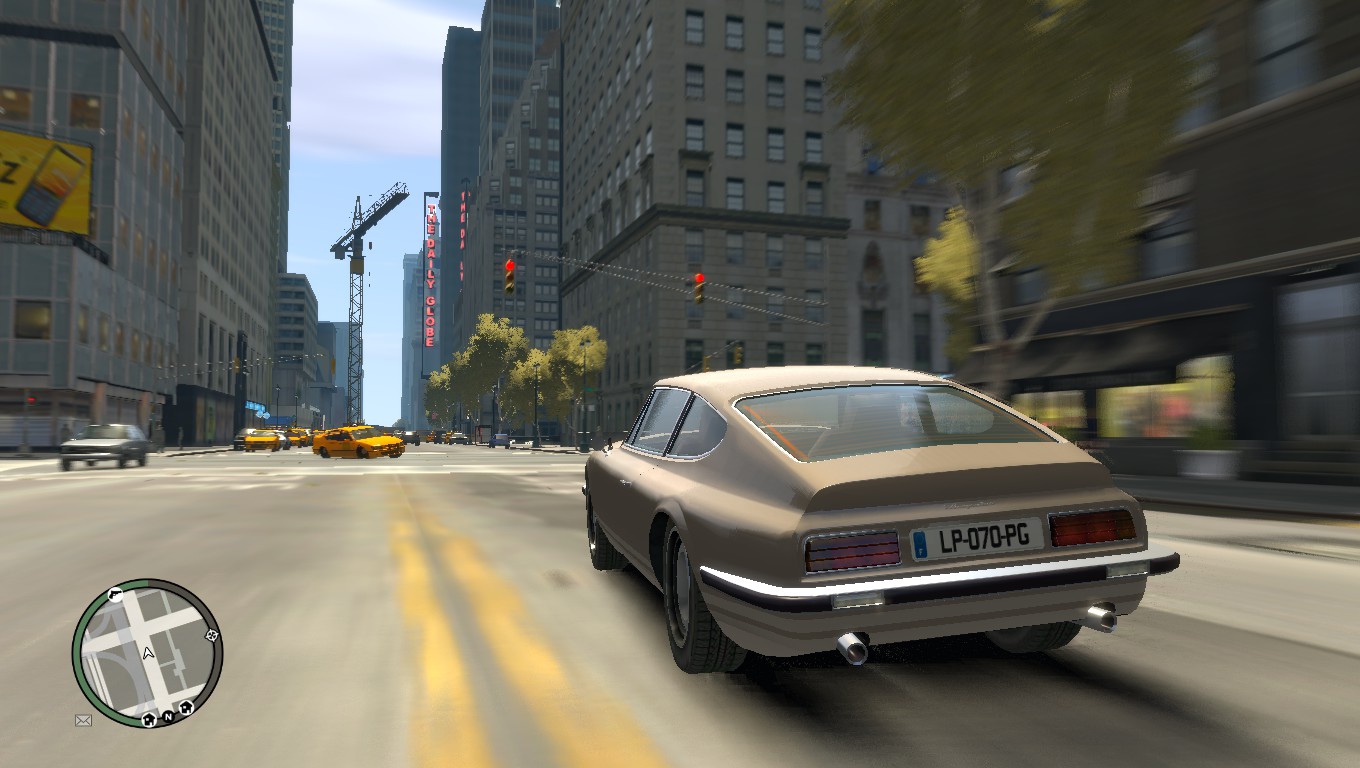This screenshot has height=768, width=1360.
Task: Open the envelope message icon
Action: pyautogui.click(x=83, y=720)
